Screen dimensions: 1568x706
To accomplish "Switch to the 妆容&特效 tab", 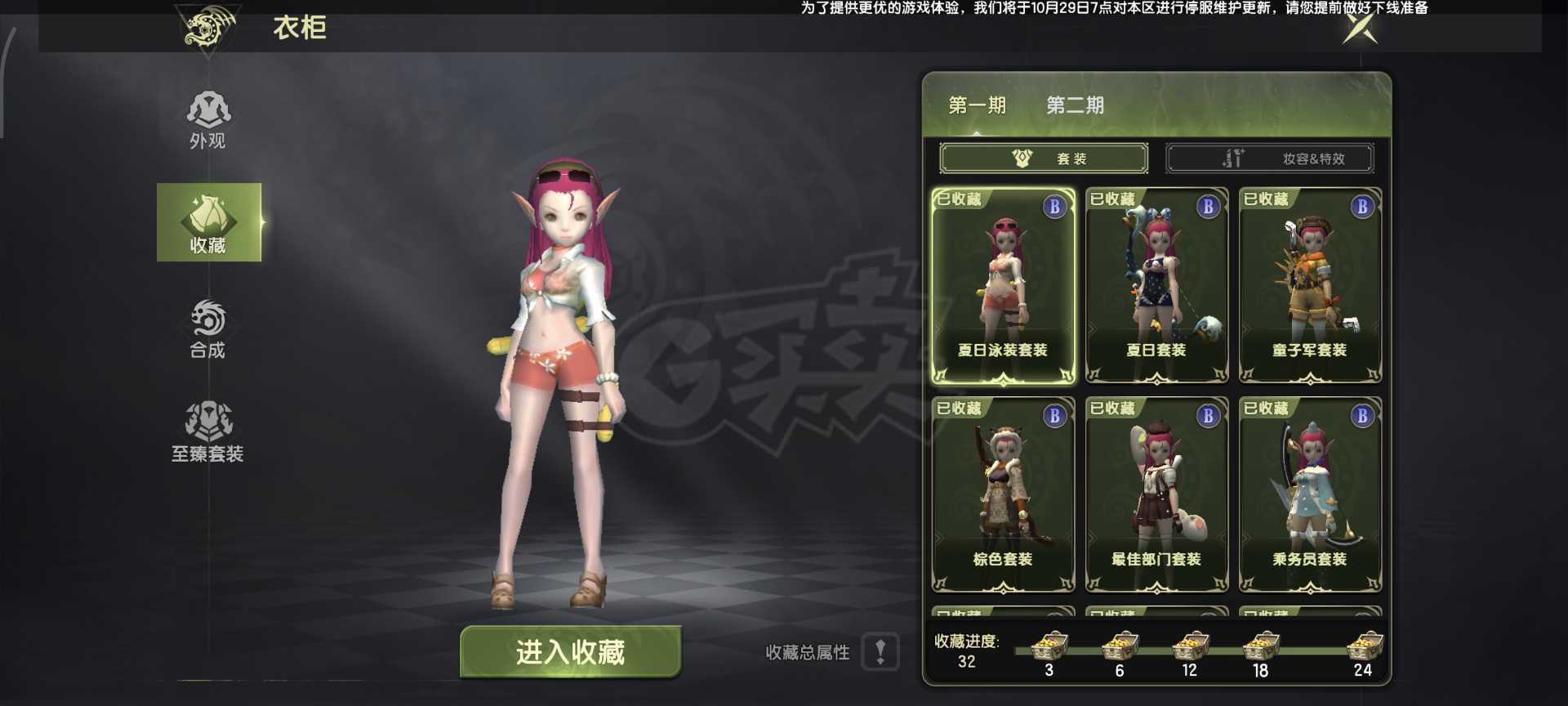I will pyautogui.click(x=1270, y=158).
